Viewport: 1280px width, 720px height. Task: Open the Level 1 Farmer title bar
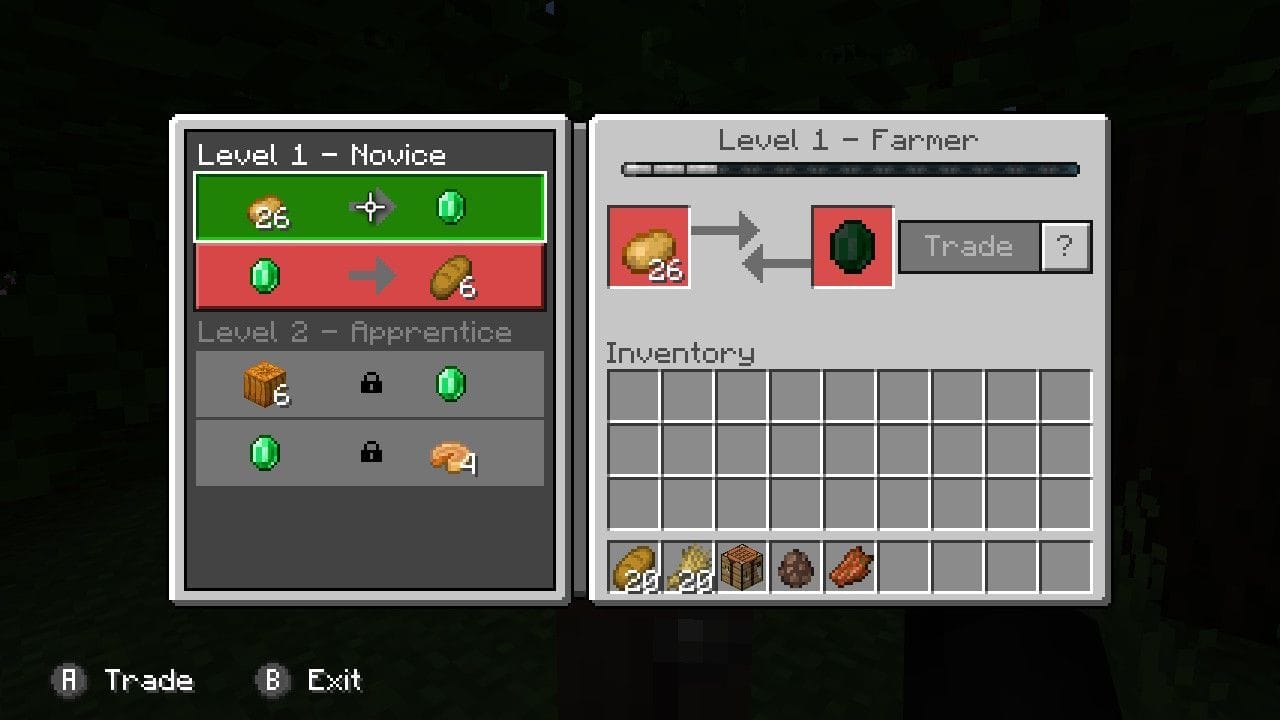point(849,141)
